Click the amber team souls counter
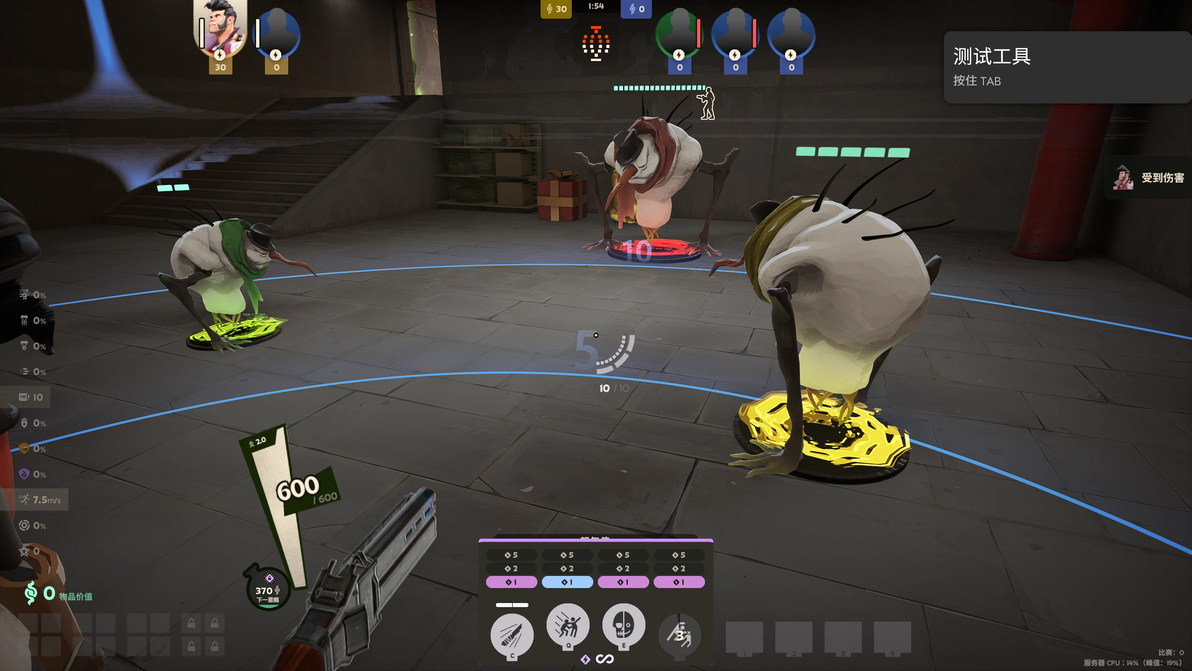1192x671 pixels. [x=556, y=9]
